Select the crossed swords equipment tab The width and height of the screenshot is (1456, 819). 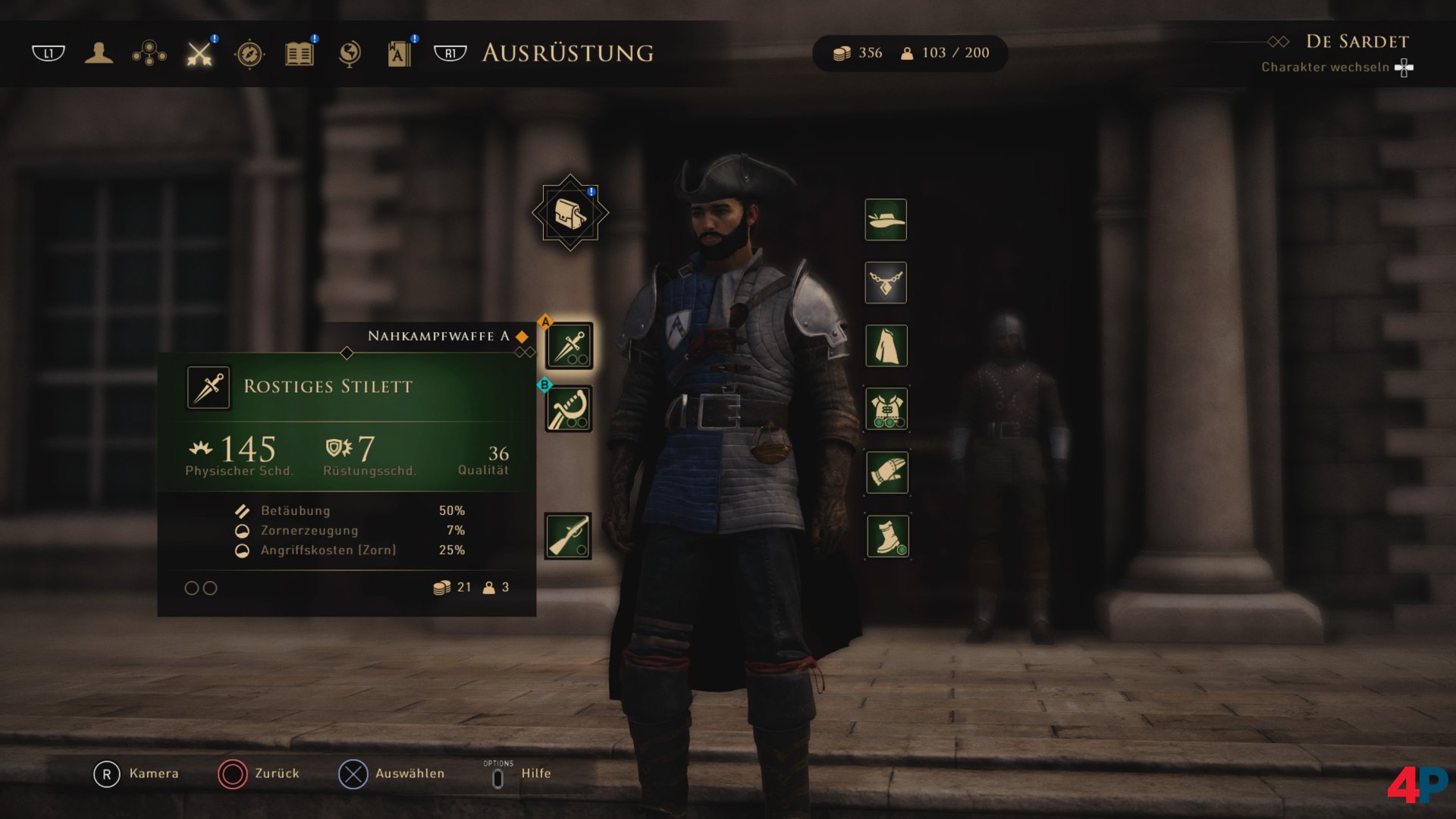coord(199,53)
